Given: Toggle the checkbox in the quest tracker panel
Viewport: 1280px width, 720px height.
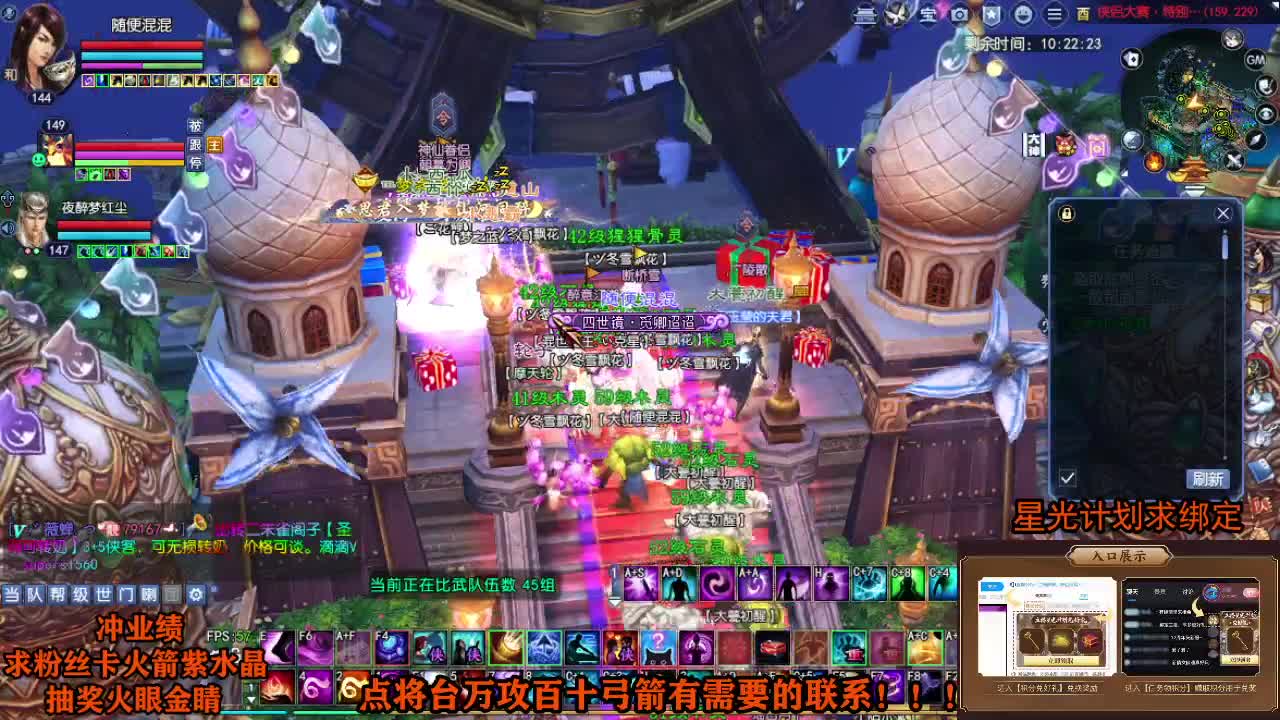Looking at the screenshot, I should (x=1066, y=478).
